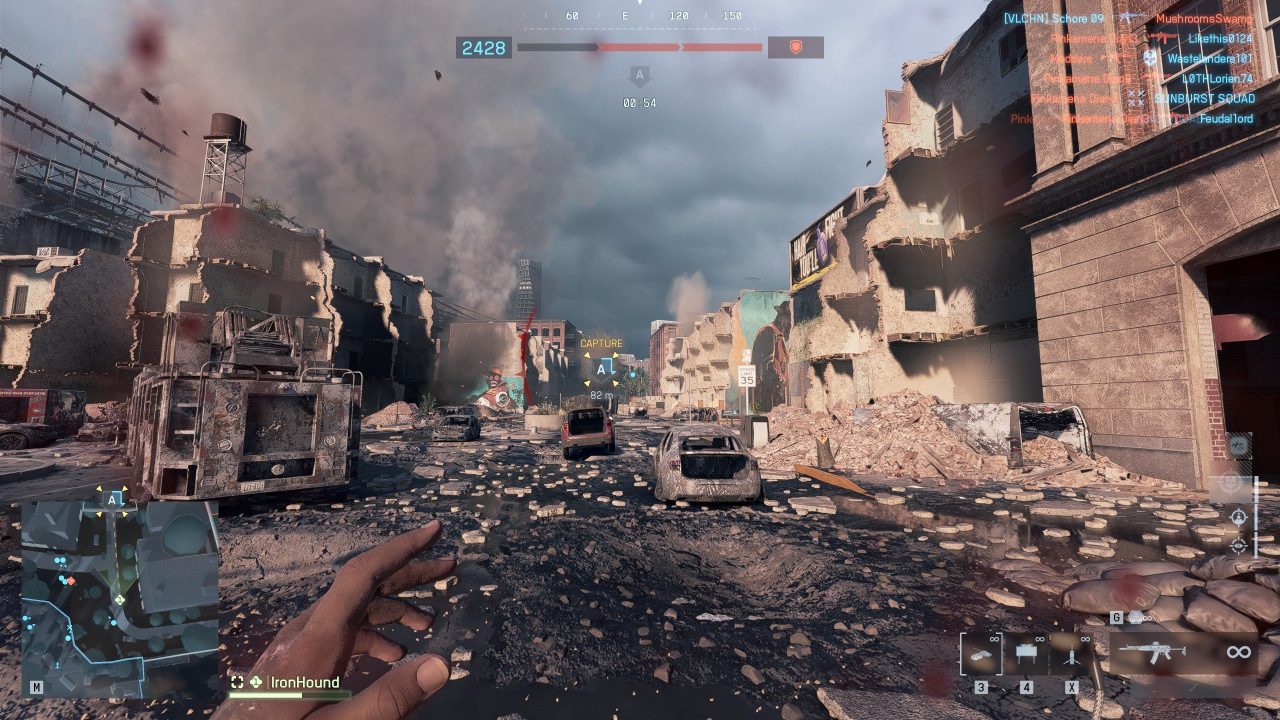1280x720 pixels.
Task: Select the objective A marker on the minimap
Action: coord(114,498)
